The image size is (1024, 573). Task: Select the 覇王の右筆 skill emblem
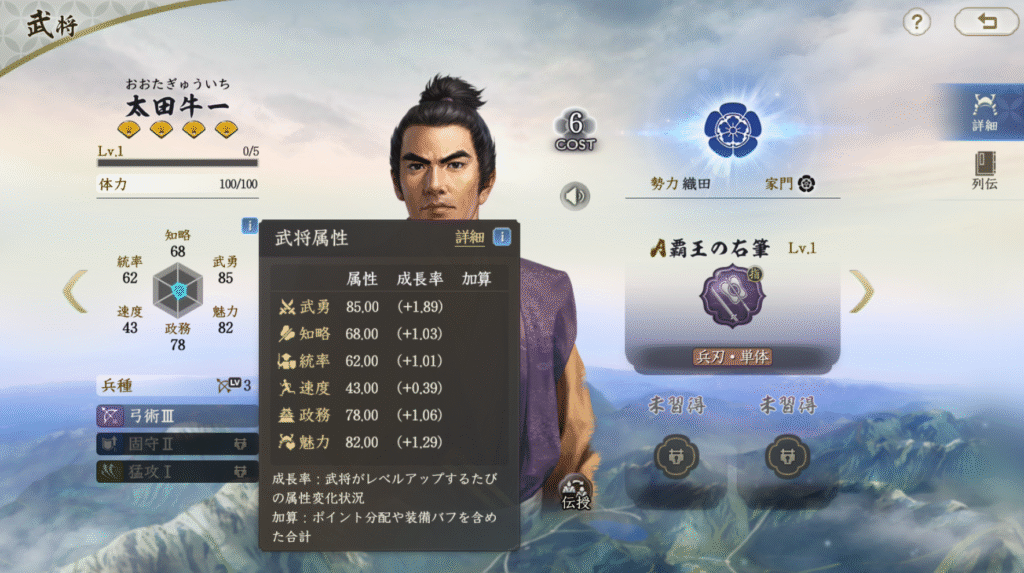tap(732, 297)
